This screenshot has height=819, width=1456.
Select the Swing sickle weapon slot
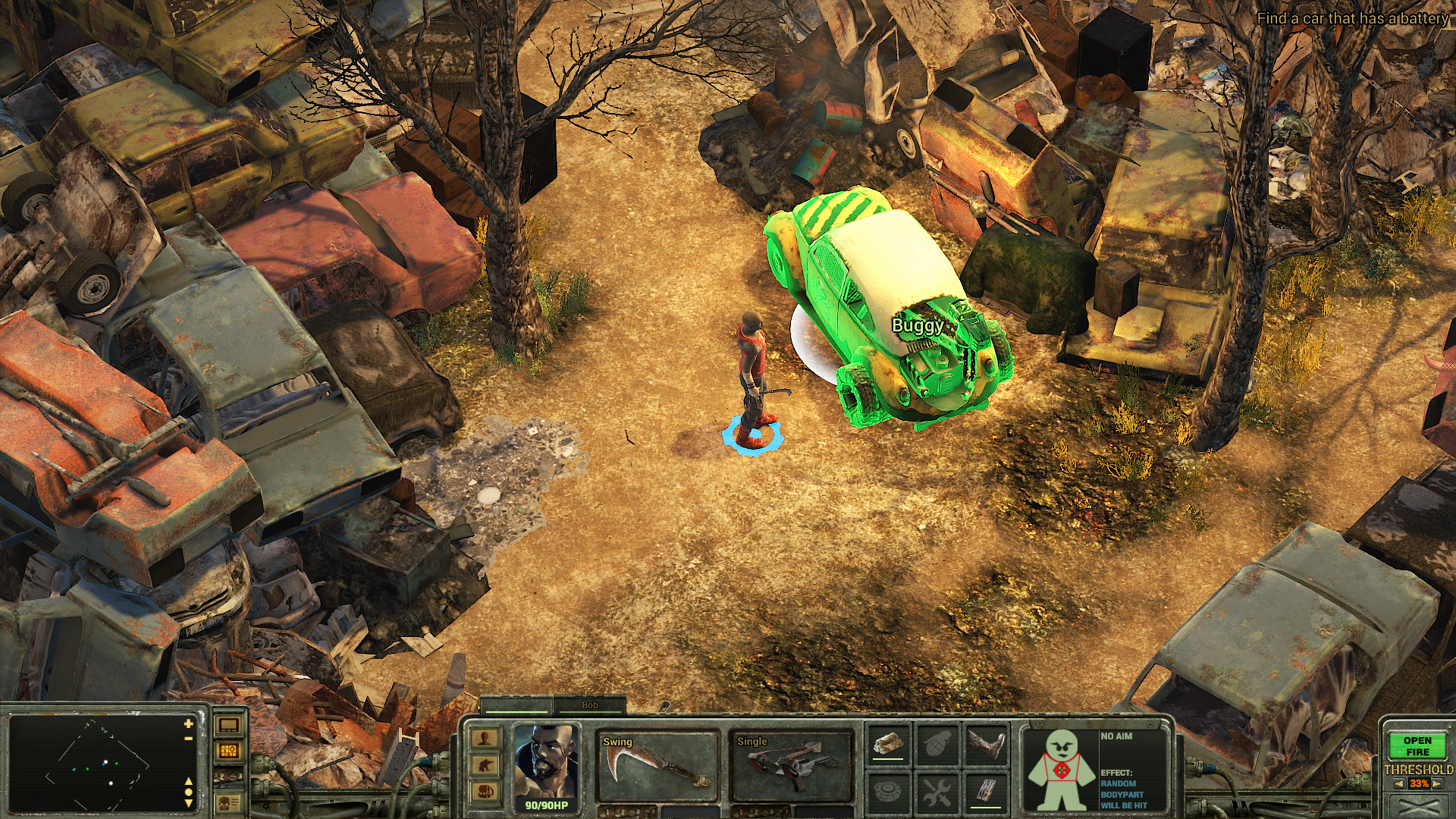(x=657, y=766)
